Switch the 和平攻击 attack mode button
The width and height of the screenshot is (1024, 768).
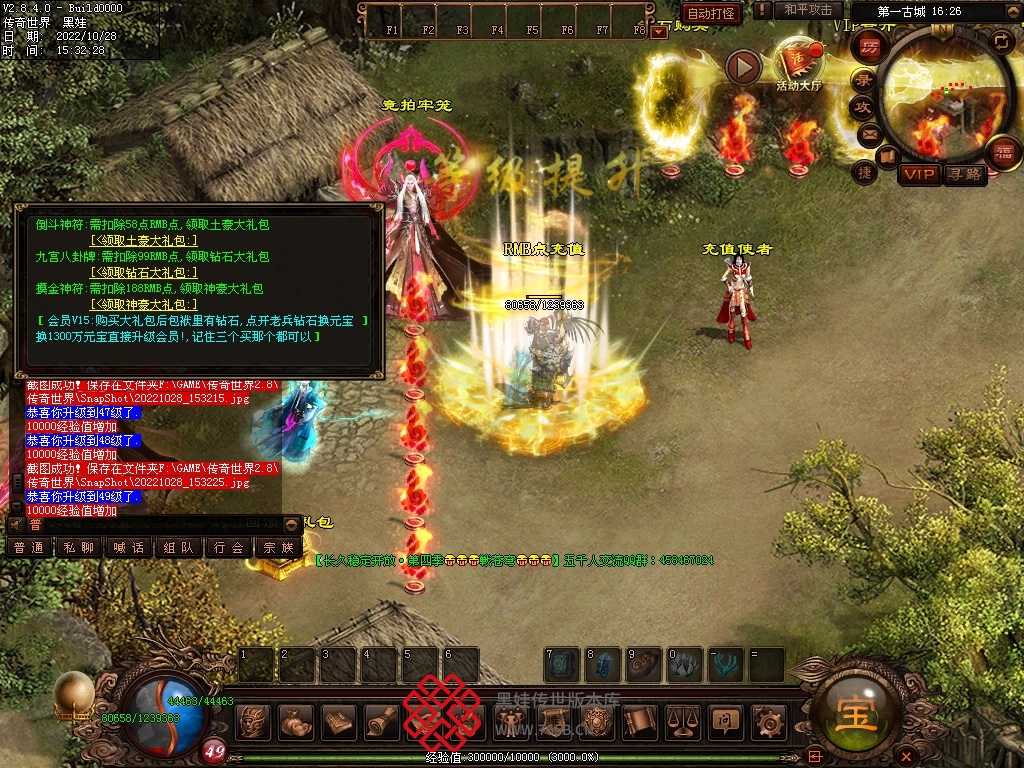[808, 10]
